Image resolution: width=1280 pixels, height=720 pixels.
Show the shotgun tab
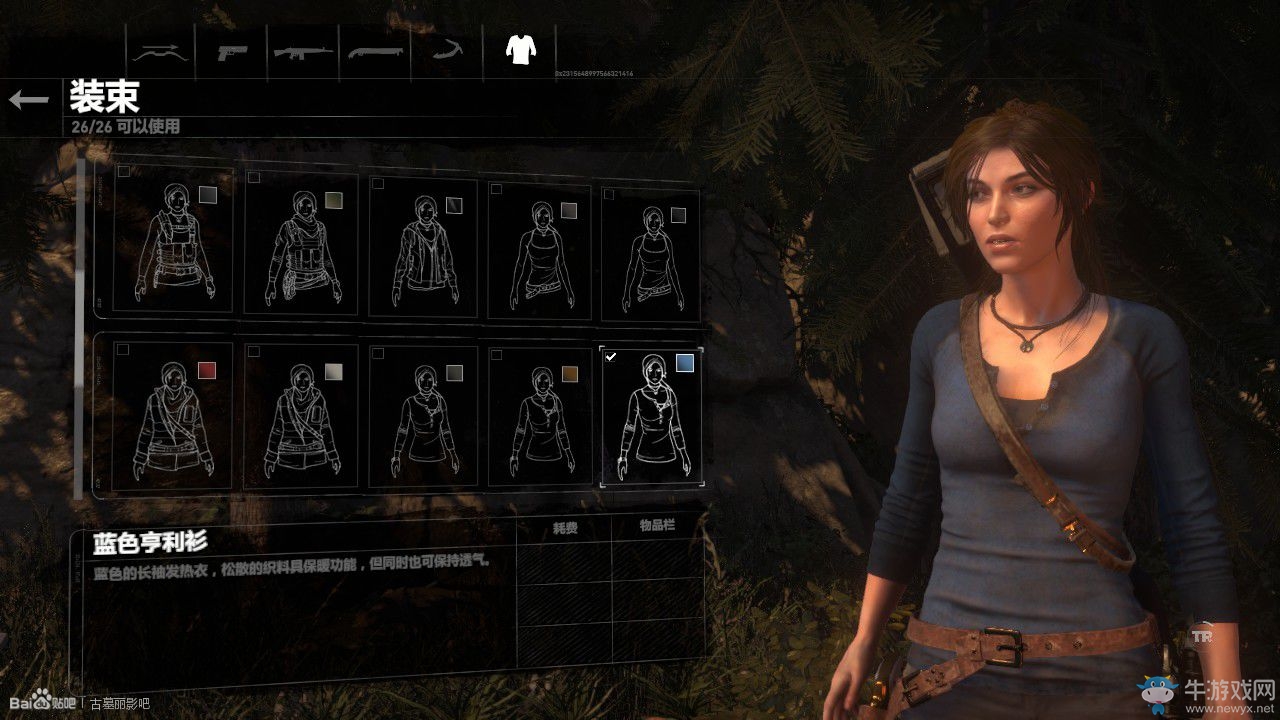click(x=376, y=51)
